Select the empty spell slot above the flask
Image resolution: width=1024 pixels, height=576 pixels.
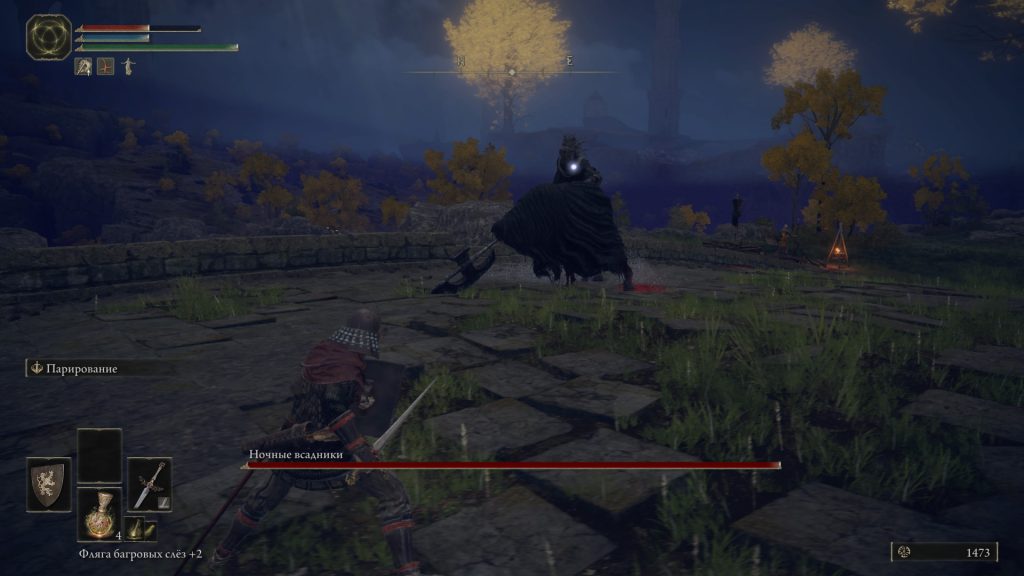tap(99, 456)
